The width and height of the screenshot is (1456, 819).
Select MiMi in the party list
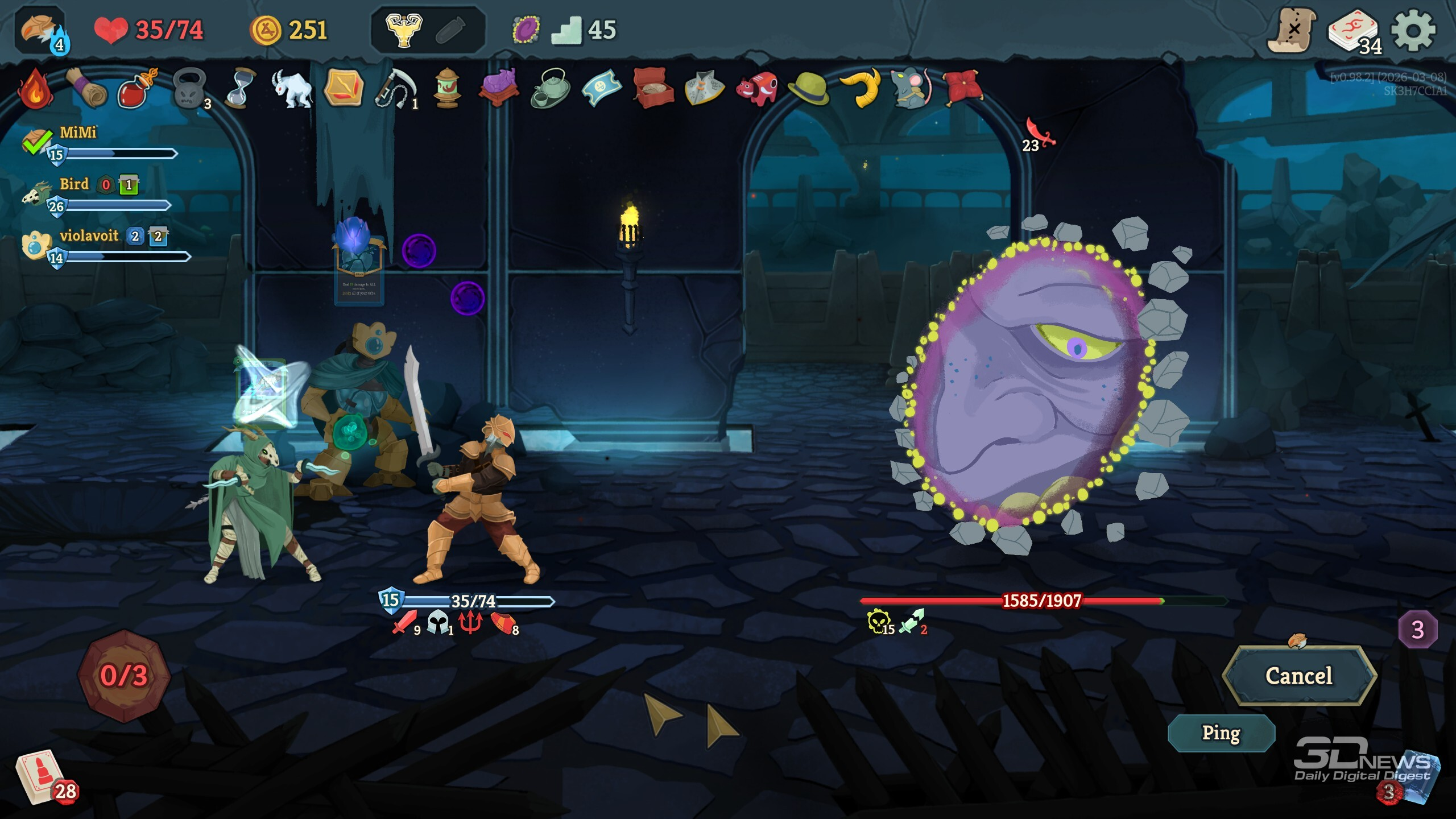pyautogui.click(x=78, y=133)
